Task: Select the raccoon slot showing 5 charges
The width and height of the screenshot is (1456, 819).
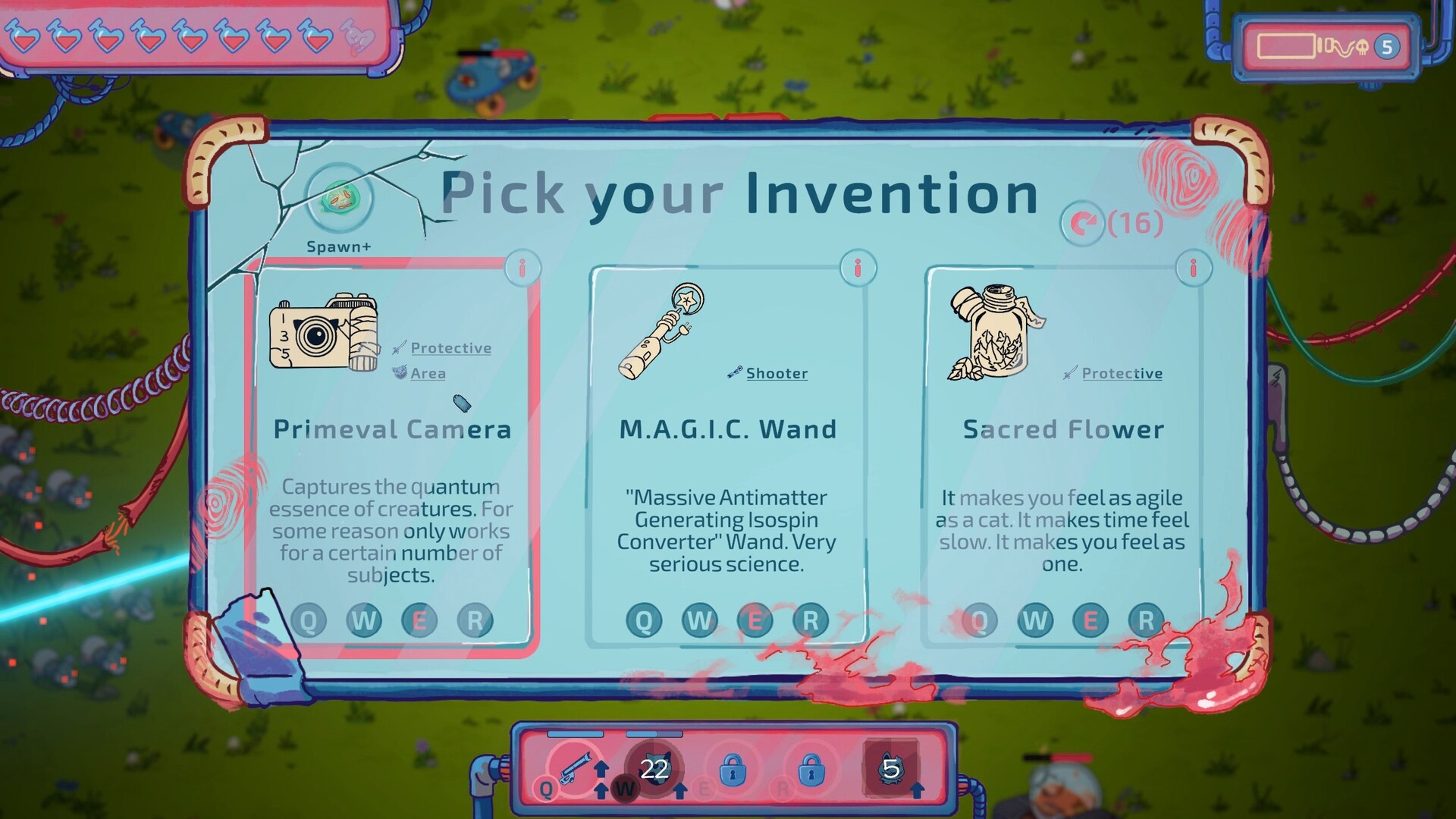Action: coord(892,767)
